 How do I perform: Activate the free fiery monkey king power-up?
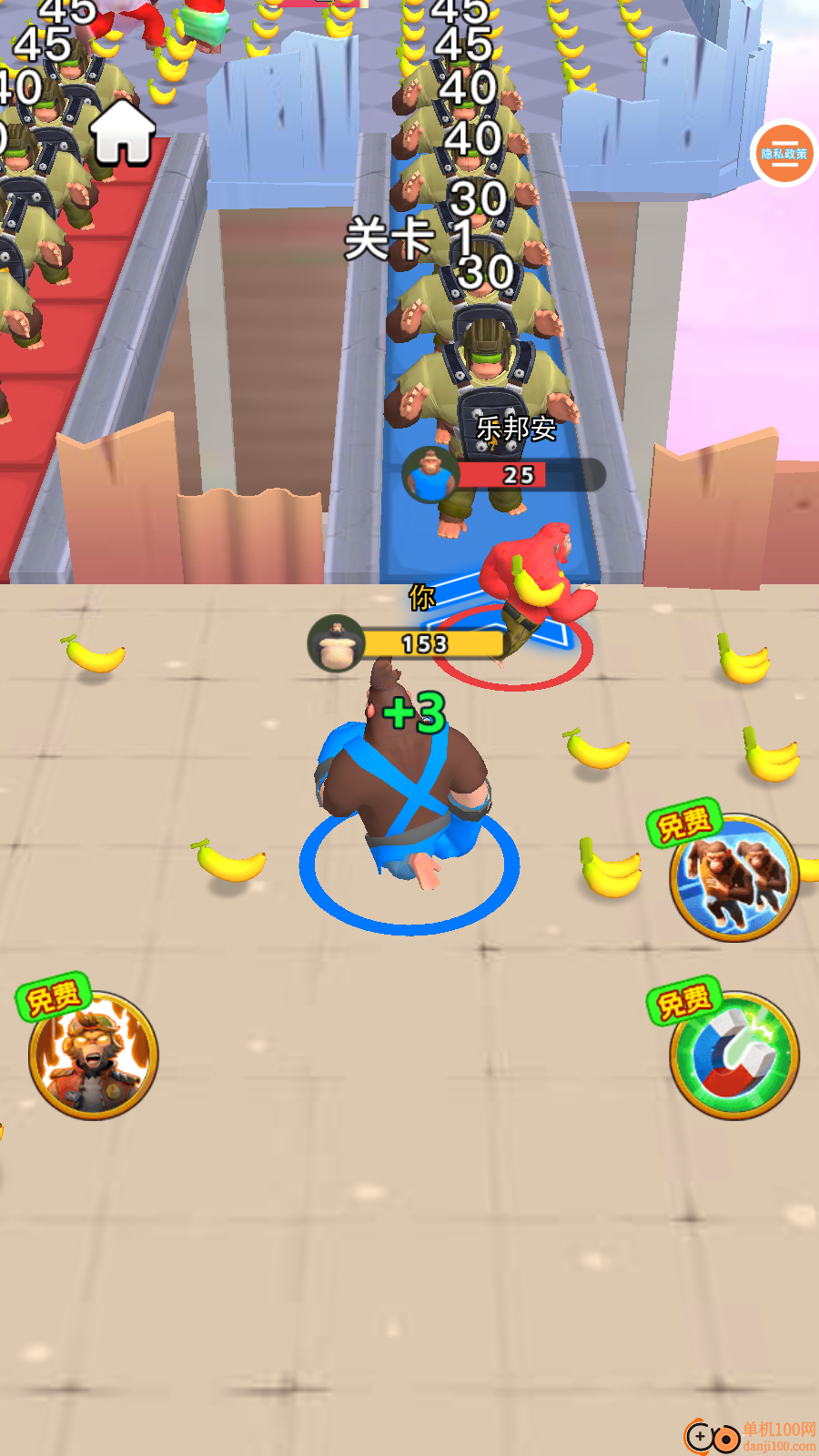coord(93,1054)
